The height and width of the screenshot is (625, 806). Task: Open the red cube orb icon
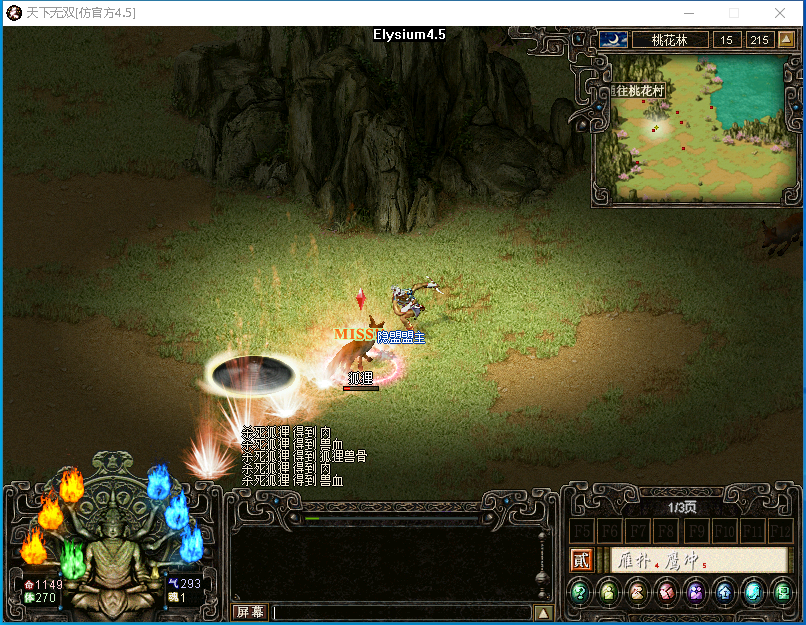tap(666, 591)
